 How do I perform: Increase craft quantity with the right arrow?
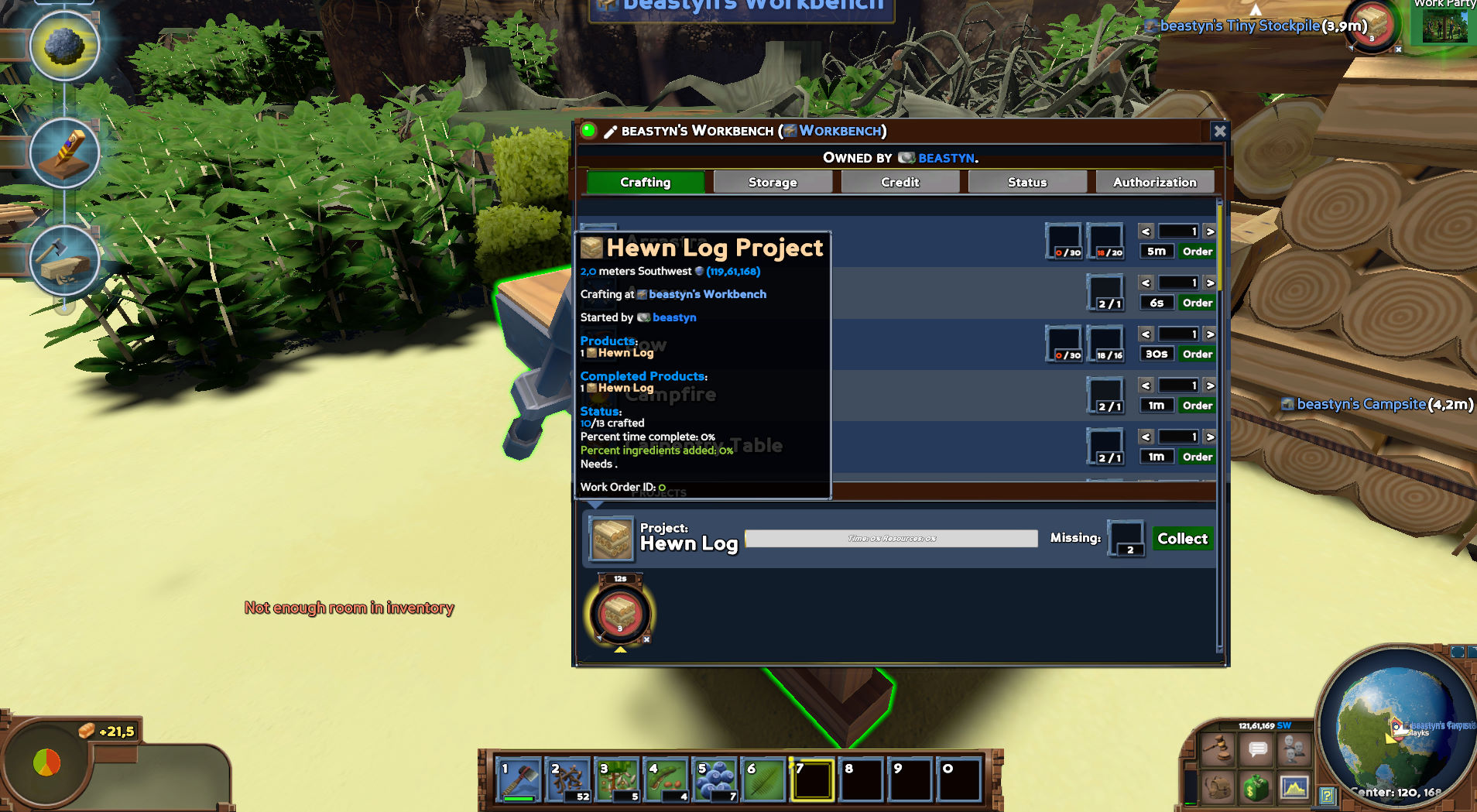coord(1210,231)
